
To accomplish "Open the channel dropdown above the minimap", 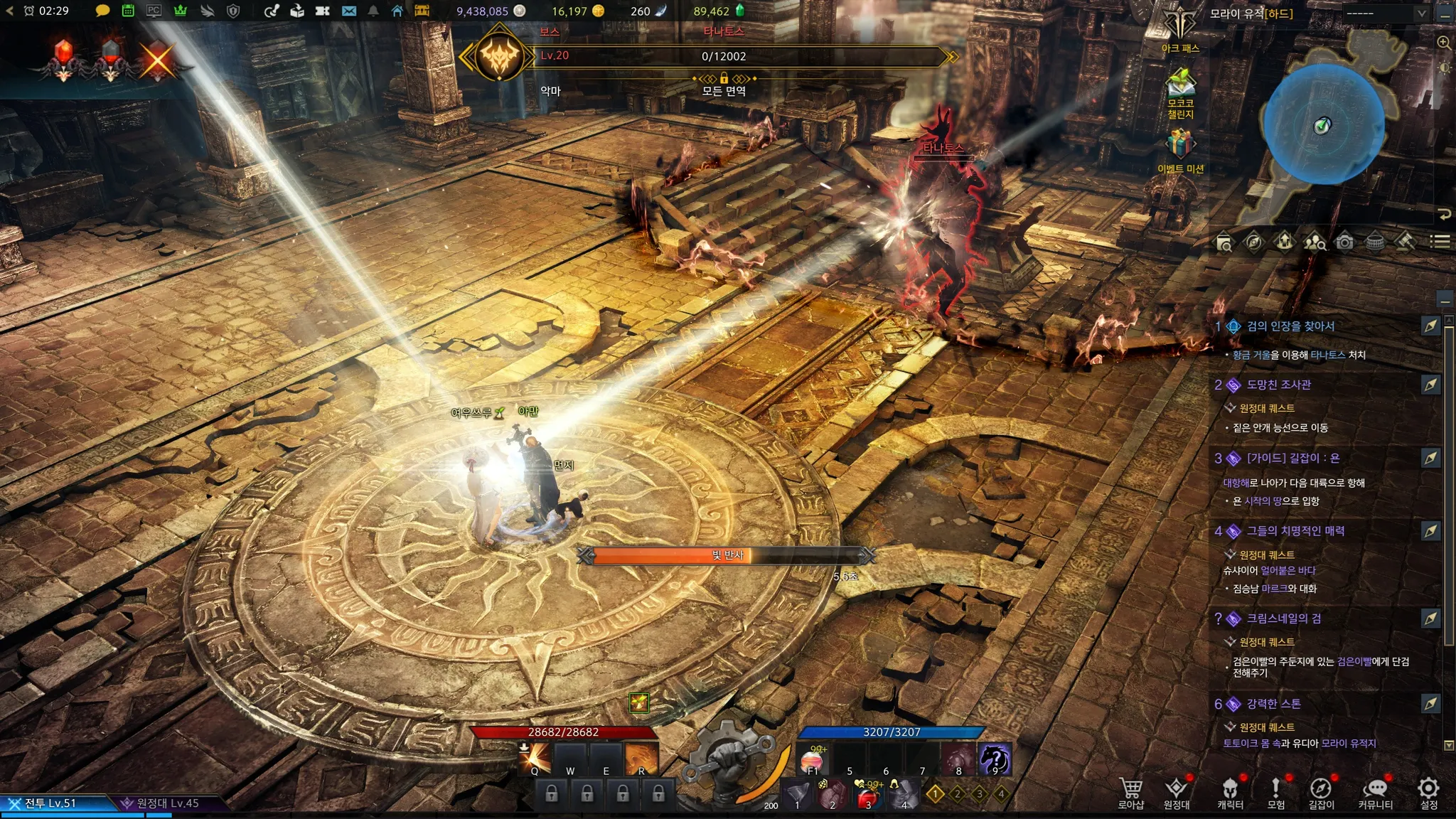I will (x=1385, y=13).
